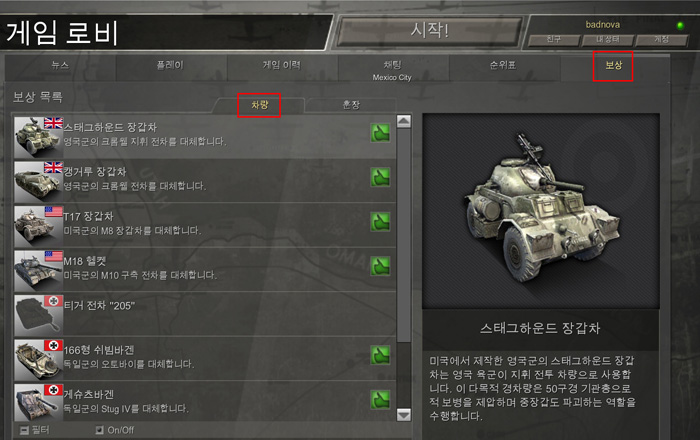This screenshot has height=440, width=700.
Task: Choose the 차량 vehicles sub-tab
Action: [x=259, y=103]
